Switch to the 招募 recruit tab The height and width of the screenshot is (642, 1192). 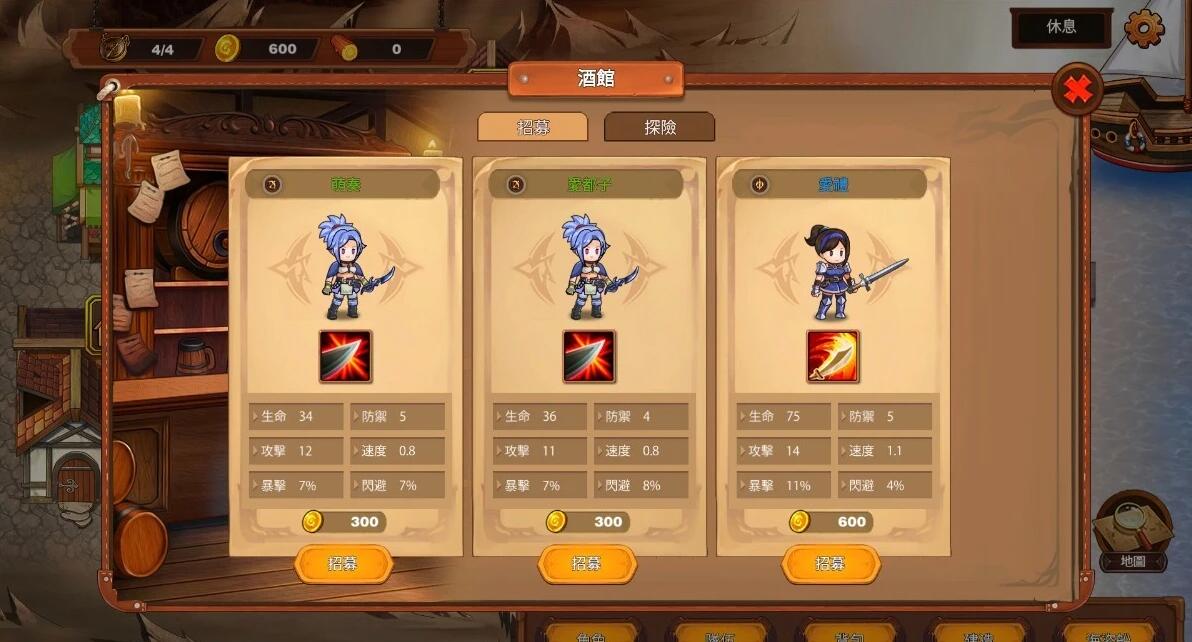click(531, 127)
